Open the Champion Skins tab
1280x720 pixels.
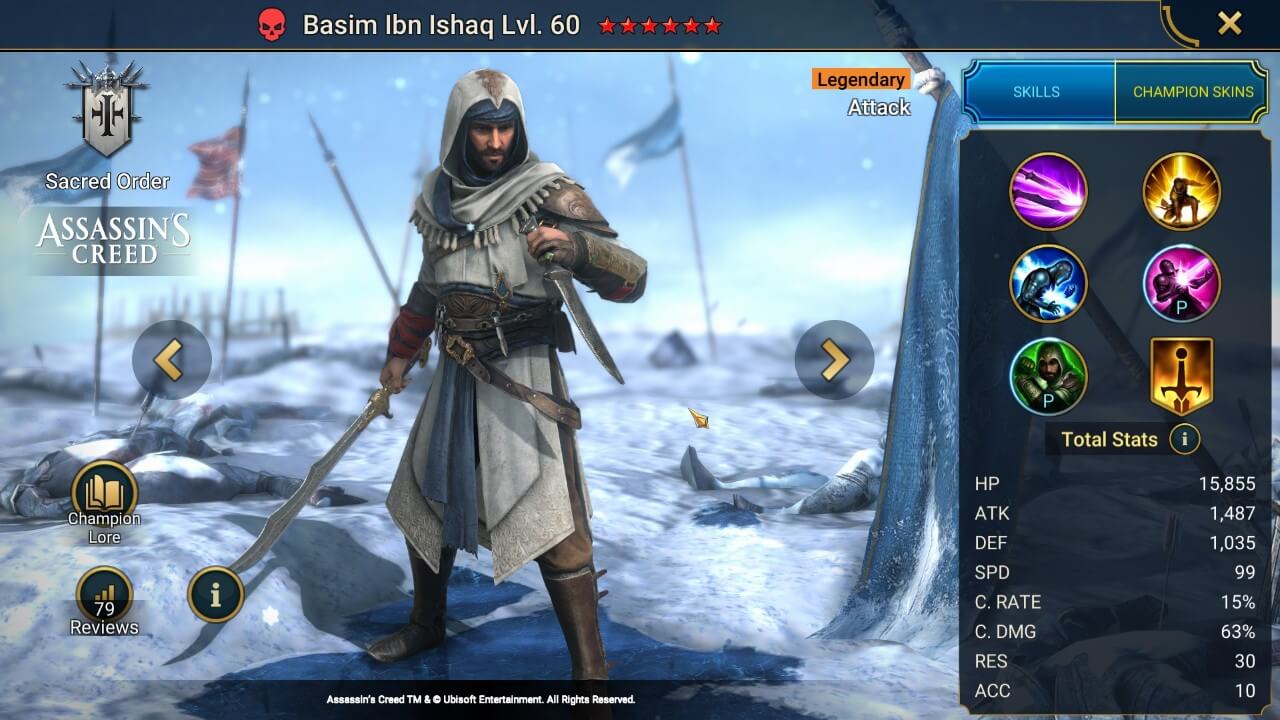1194,91
